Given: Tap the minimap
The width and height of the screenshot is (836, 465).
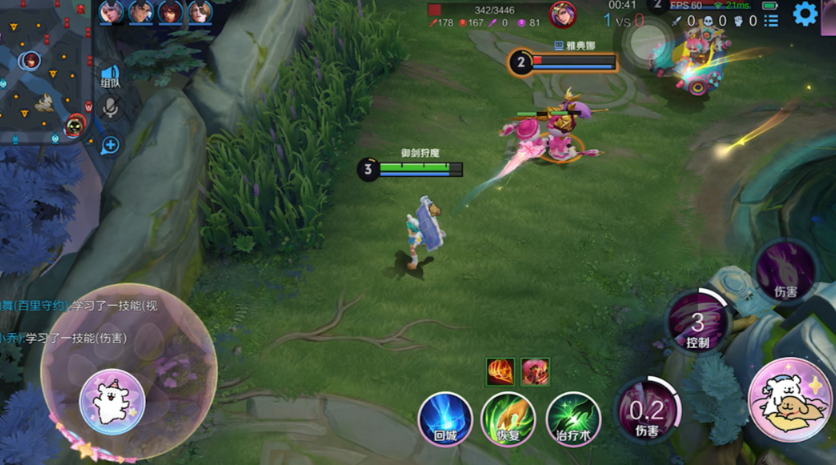Looking at the screenshot, I should (x=45, y=75).
